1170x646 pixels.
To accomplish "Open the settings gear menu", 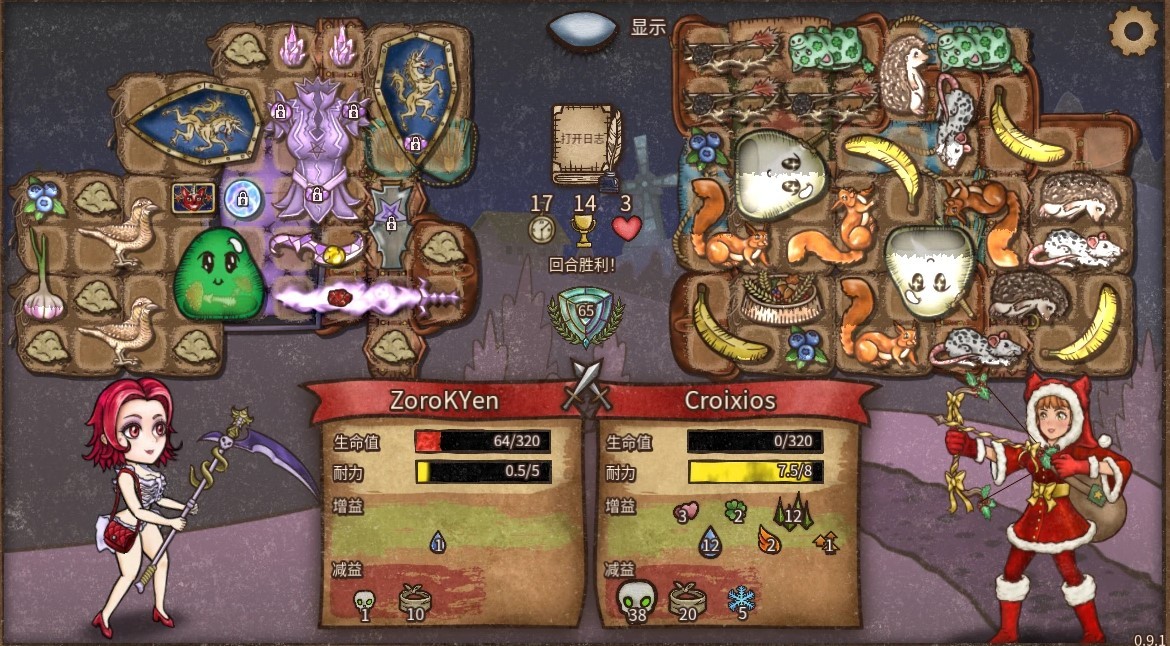I will (1133, 32).
